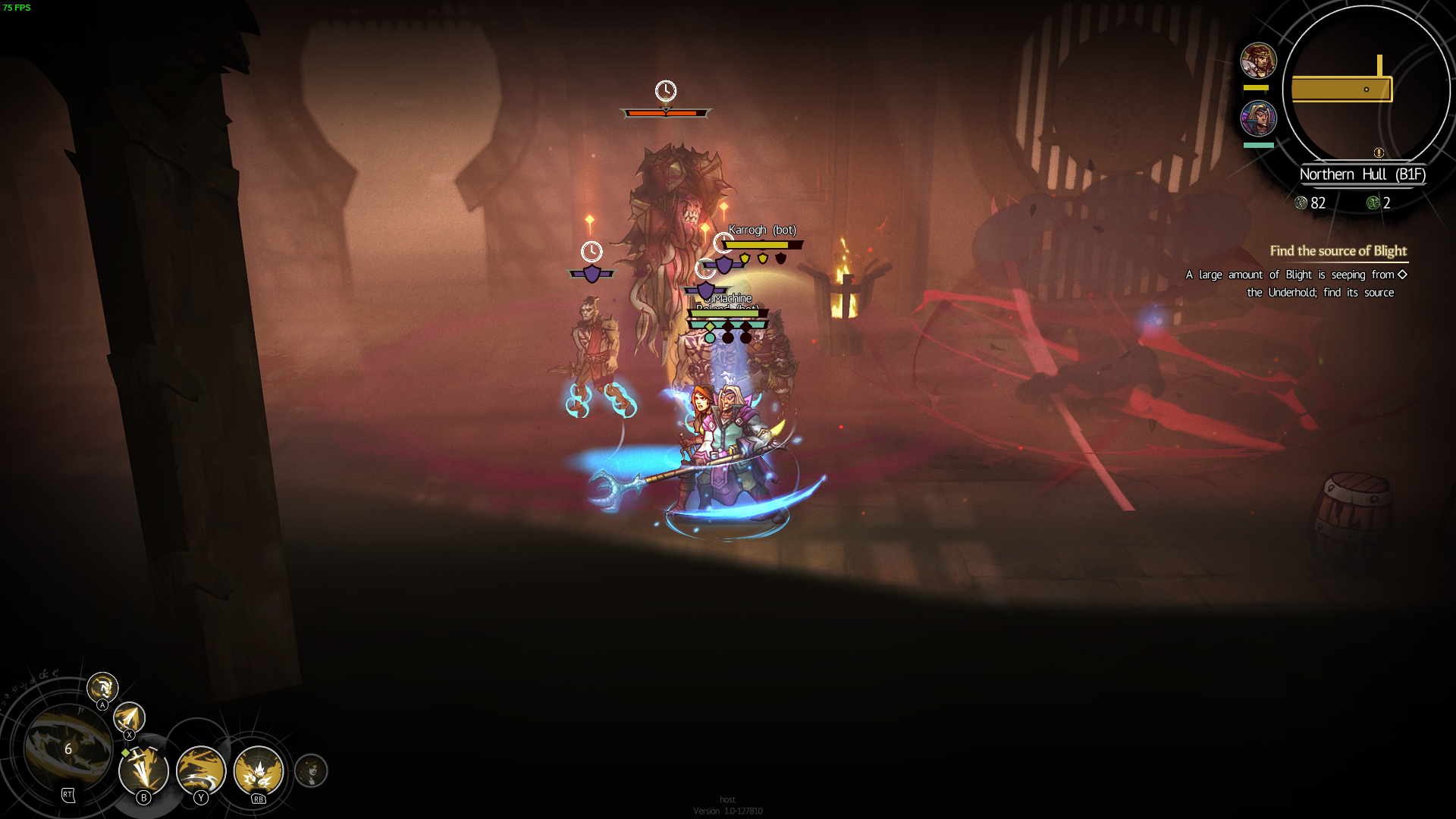Image resolution: width=1456 pixels, height=819 pixels.
Task: Use the sweeping scythe slash ability
Action: point(201,770)
